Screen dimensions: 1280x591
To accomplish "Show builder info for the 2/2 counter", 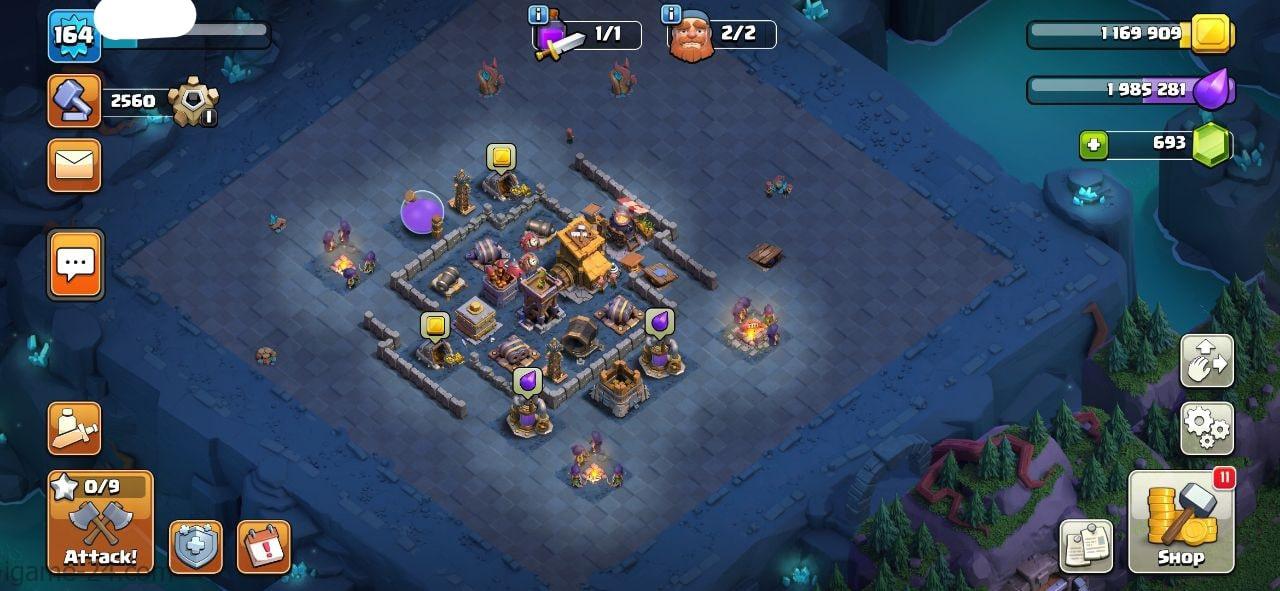I will coord(671,14).
